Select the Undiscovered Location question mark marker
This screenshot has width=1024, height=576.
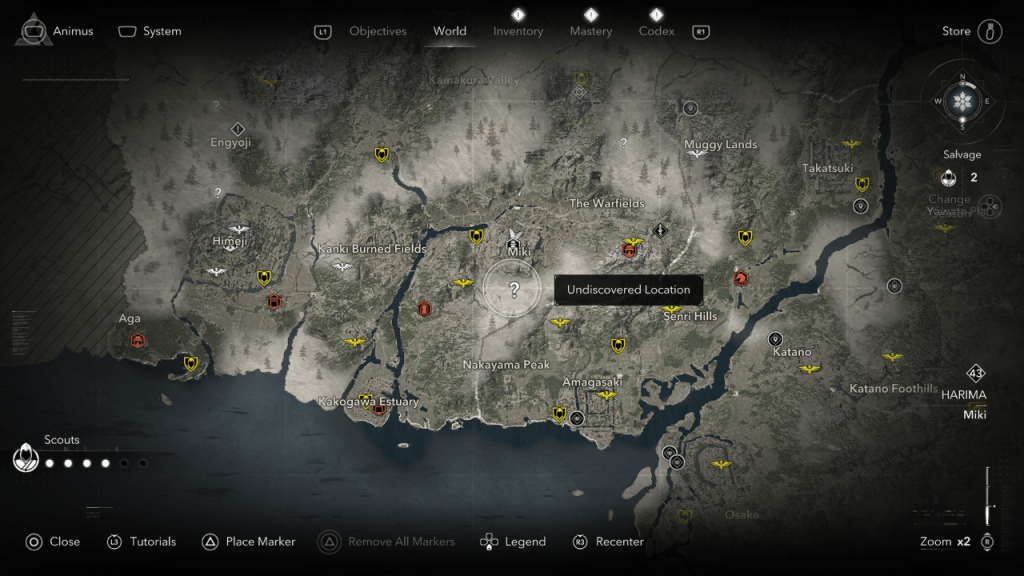coord(514,290)
